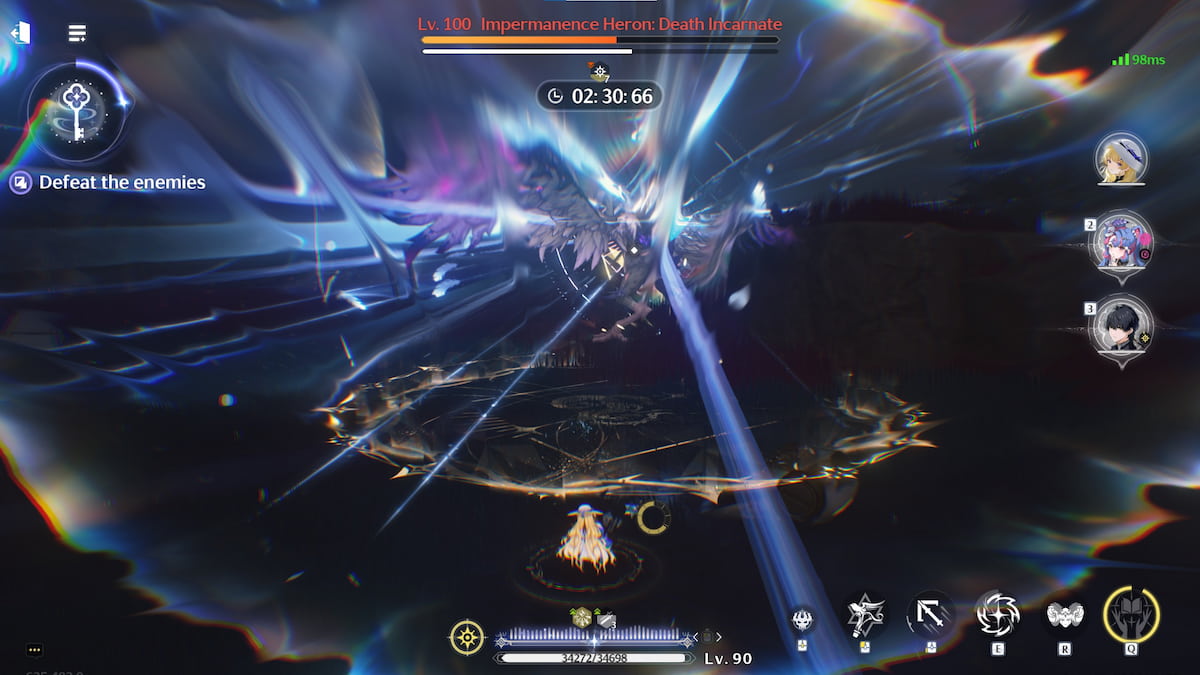Switch to the black-haired party member
1200x675 pixels.
1121,327
